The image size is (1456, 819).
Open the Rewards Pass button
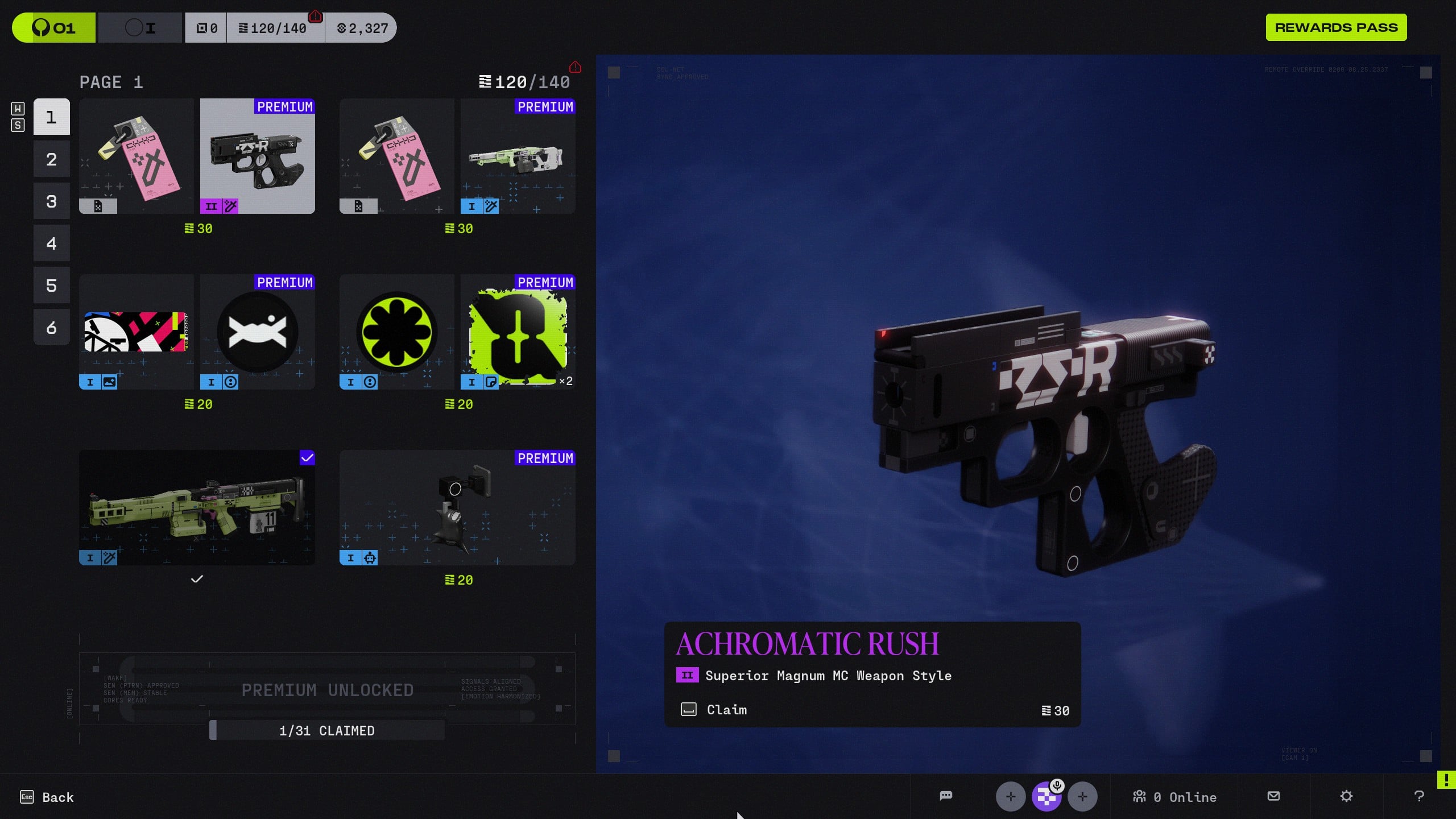tap(1335, 27)
